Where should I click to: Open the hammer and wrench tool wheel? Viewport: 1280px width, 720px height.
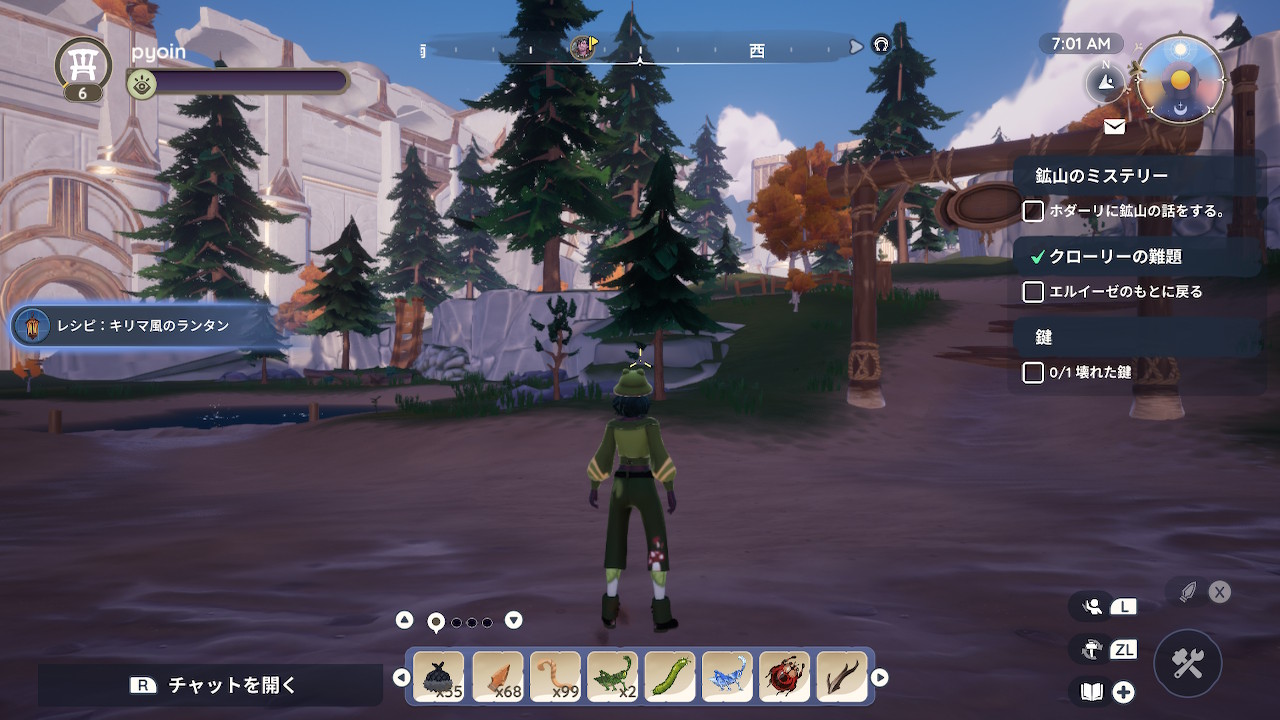[x=1187, y=663]
